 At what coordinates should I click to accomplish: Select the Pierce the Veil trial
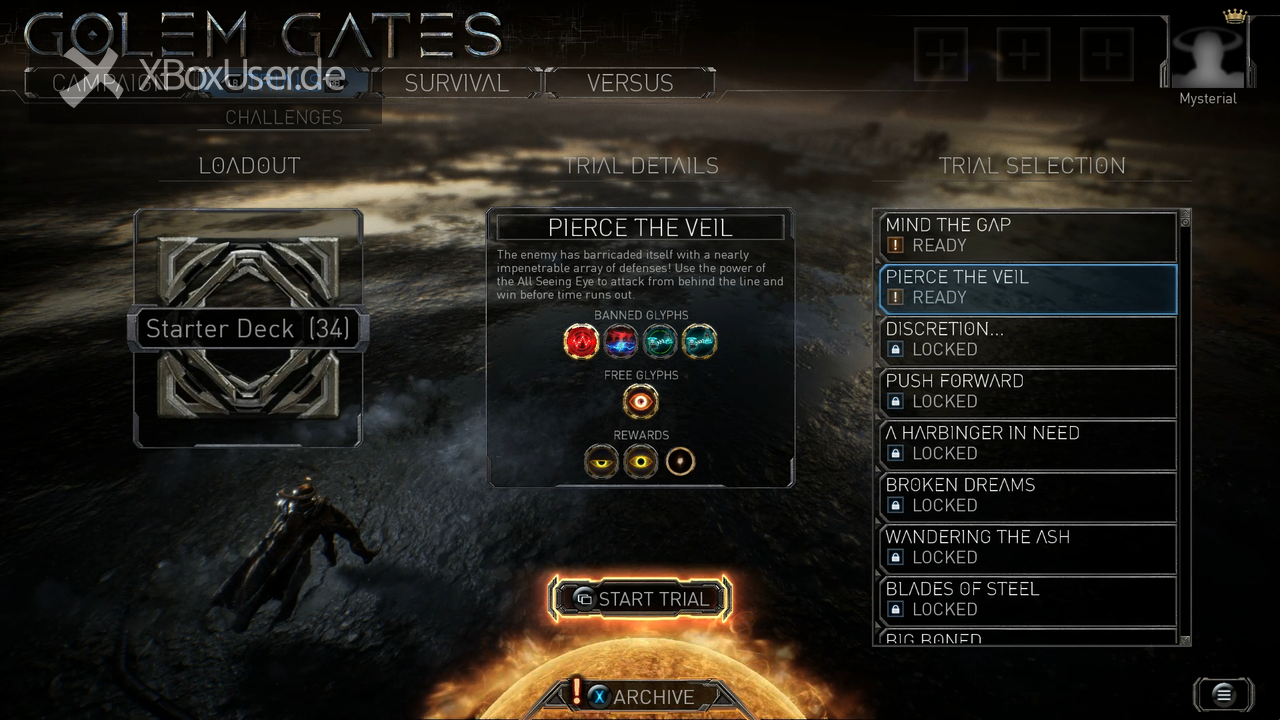click(x=1027, y=288)
